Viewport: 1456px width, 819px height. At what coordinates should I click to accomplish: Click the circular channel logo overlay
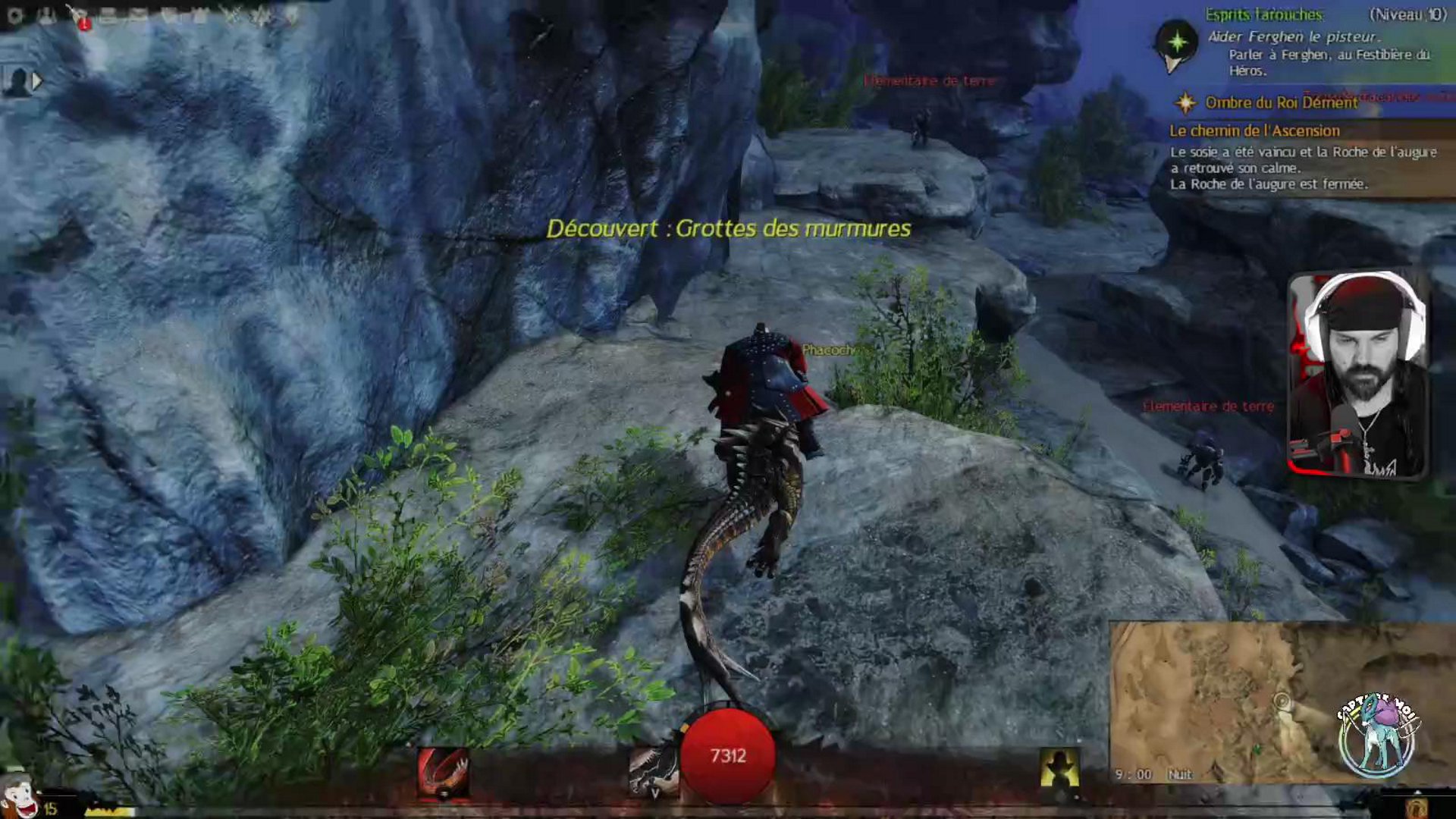coord(1376,735)
